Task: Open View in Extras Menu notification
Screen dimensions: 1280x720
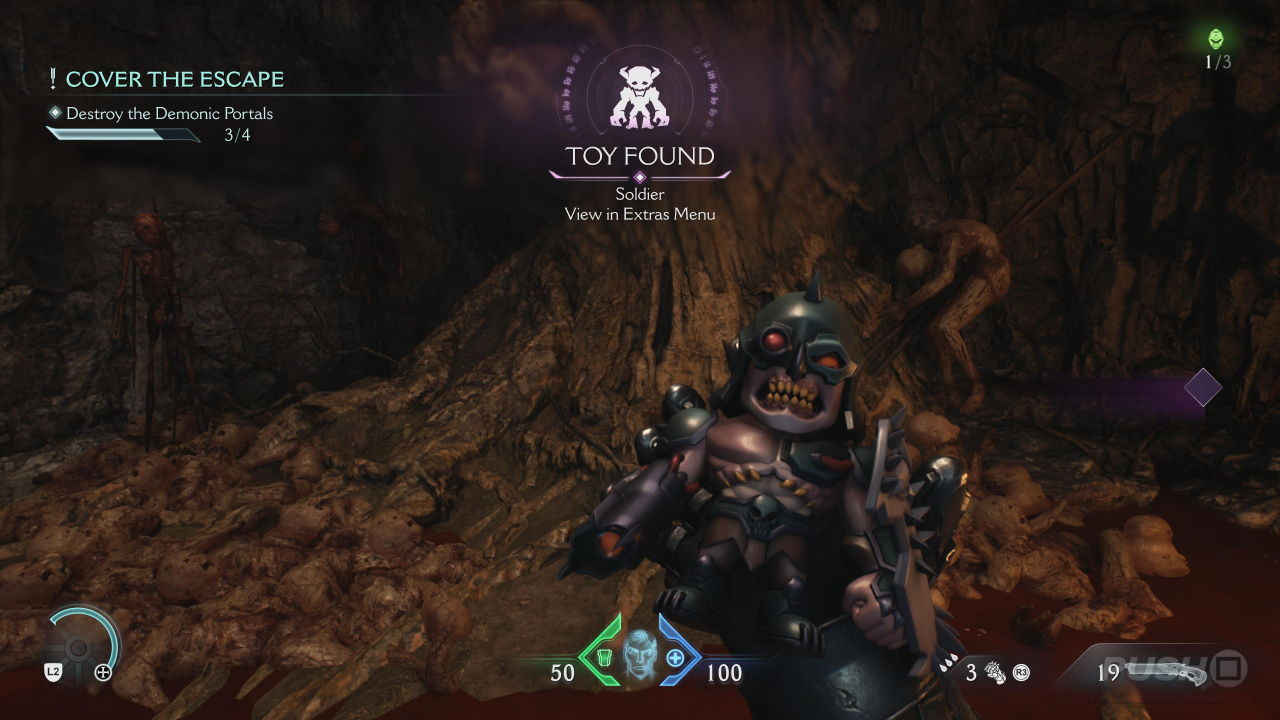Action: [x=640, y=214]
